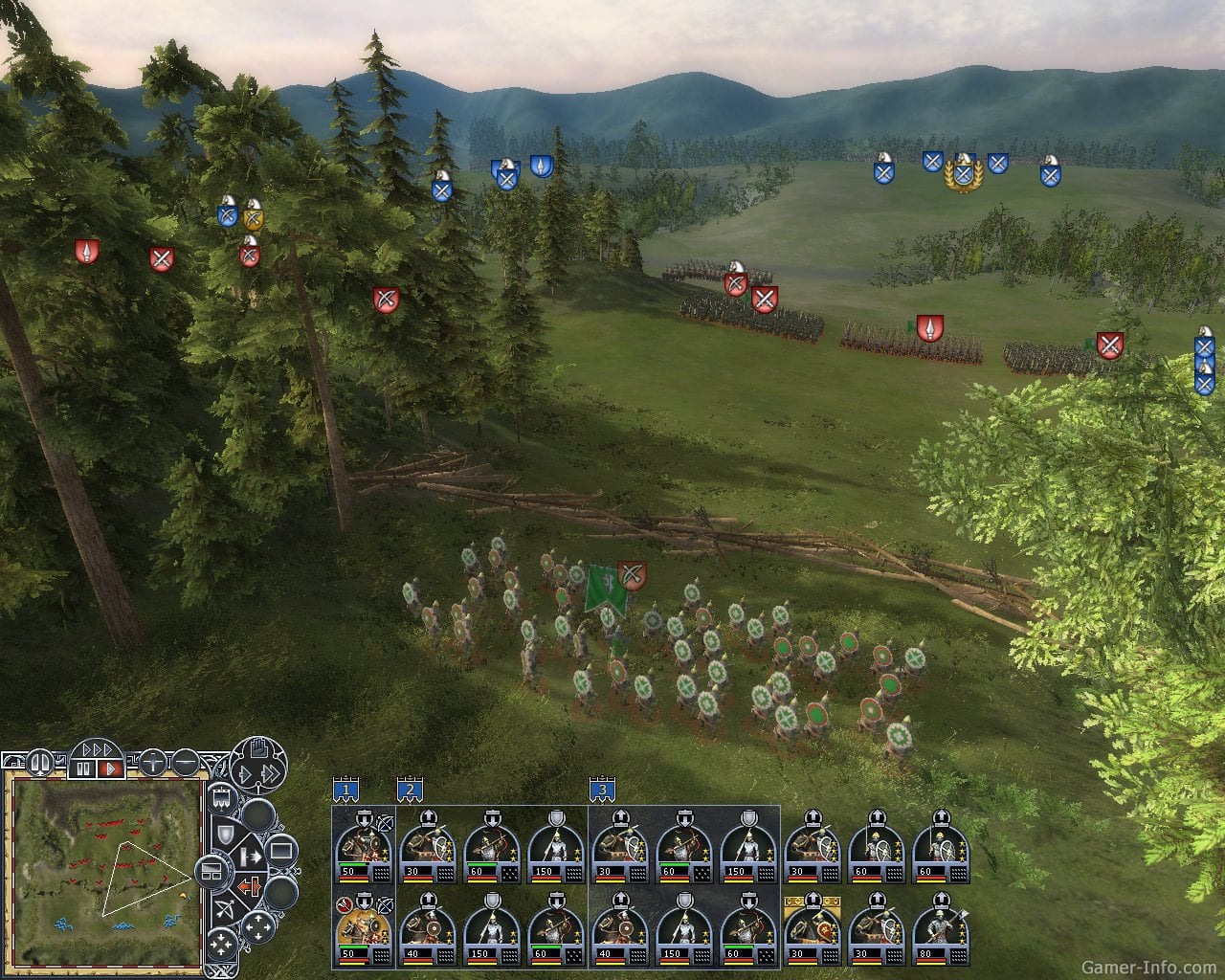Select army group banner 1
1225x980 pixels.
click(345, 791)
